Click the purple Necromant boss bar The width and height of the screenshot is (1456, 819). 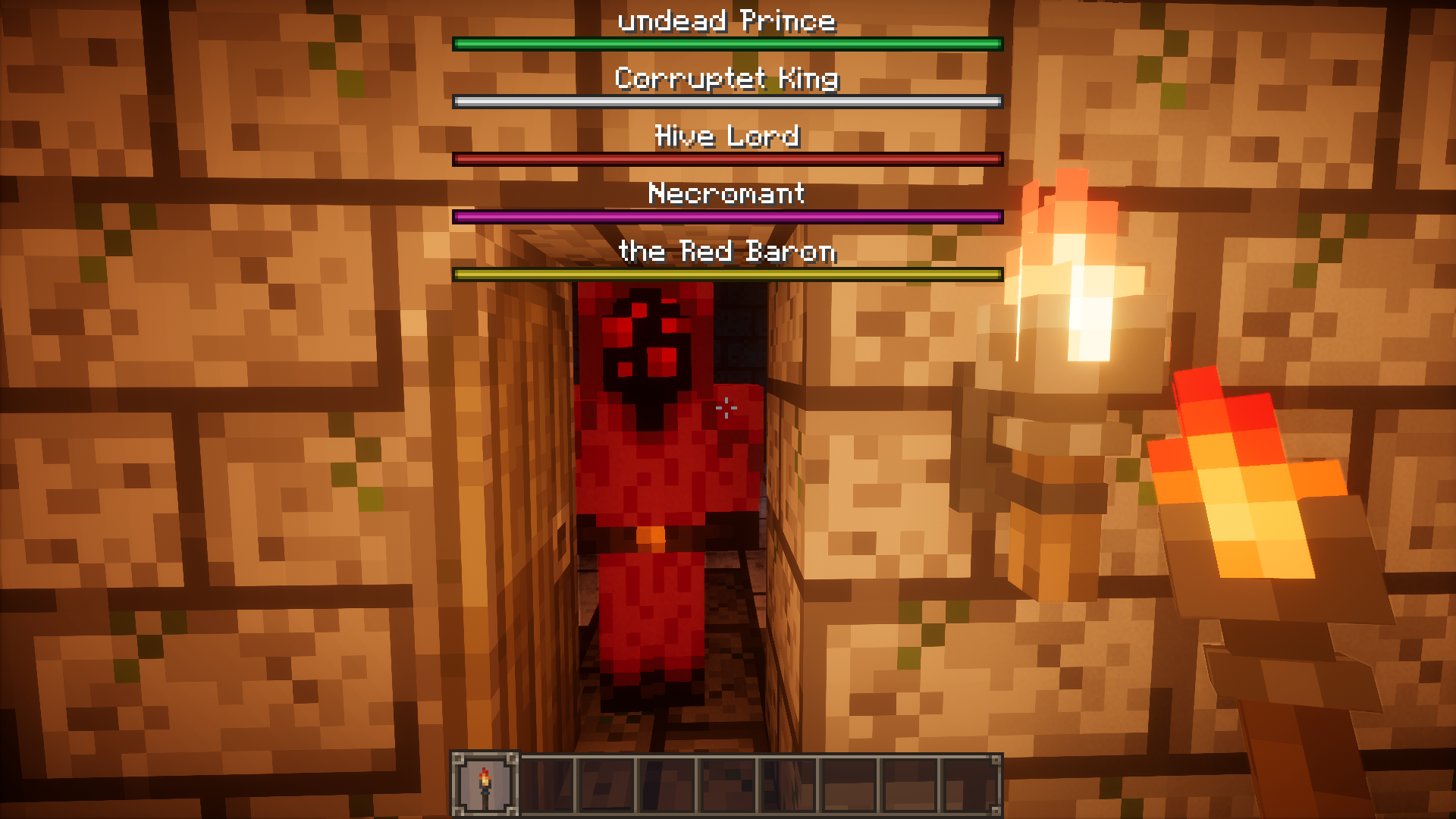coord(726,216)
